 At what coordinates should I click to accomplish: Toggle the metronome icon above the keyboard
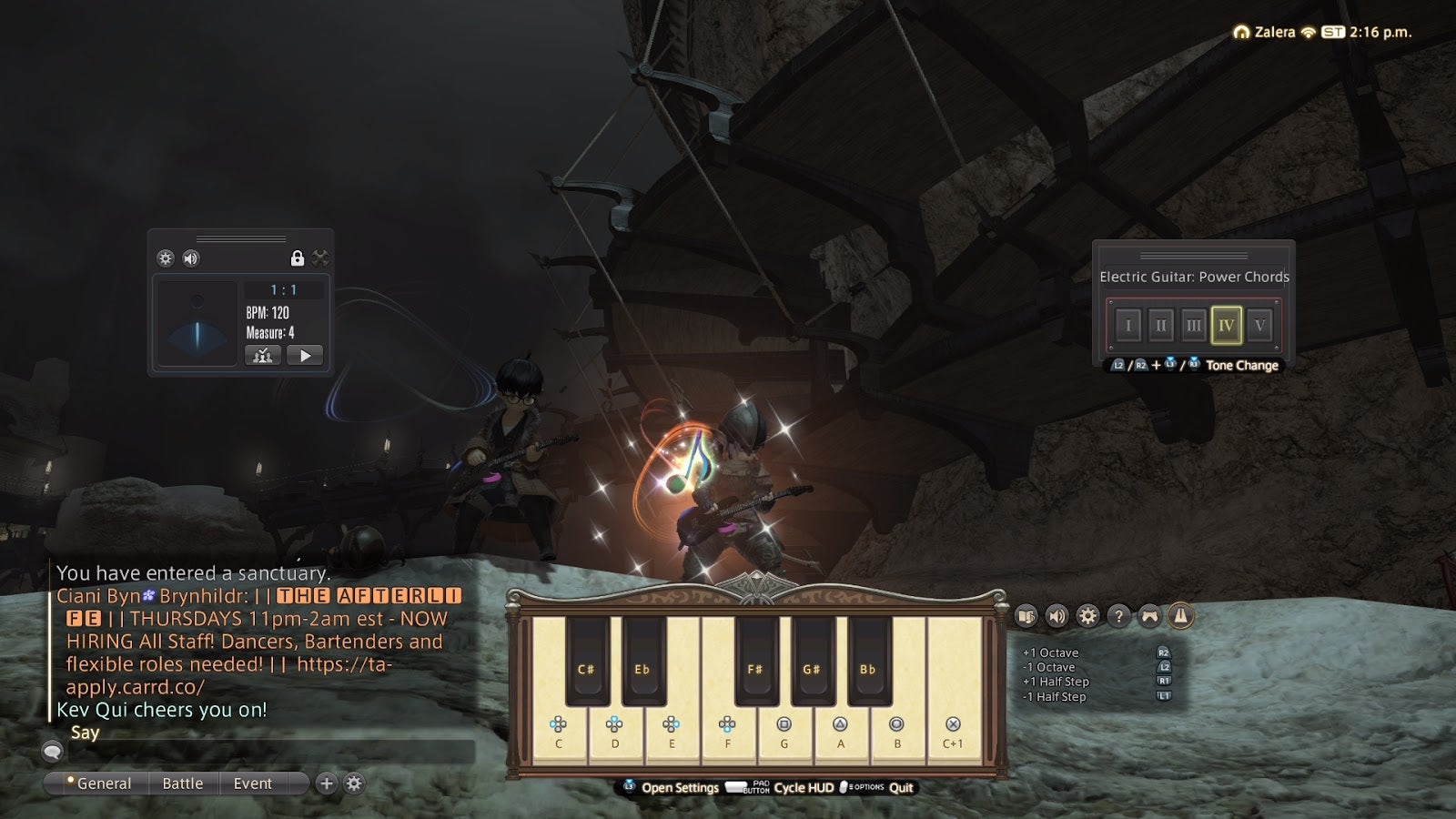click(1179, 617)
